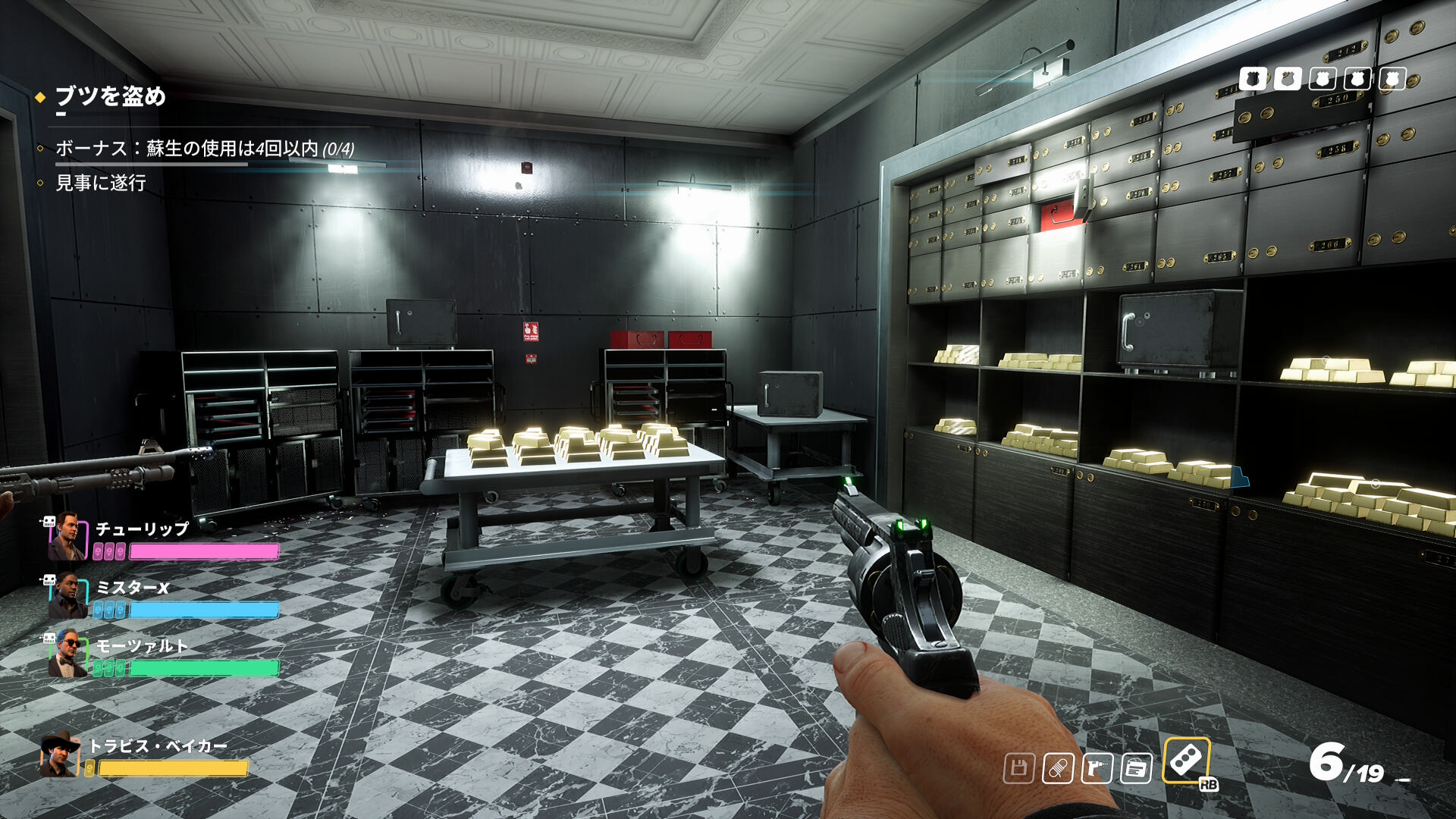
Task: Select the 蘇生の使用は4回以内 bonus objective
Action: [x=205, y=149]
